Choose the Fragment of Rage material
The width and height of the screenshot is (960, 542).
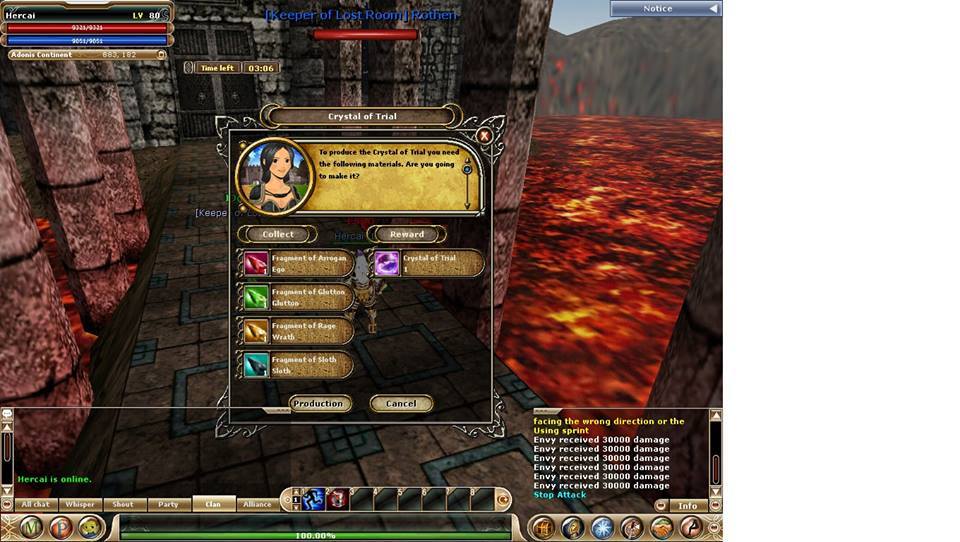pos(297,331)
